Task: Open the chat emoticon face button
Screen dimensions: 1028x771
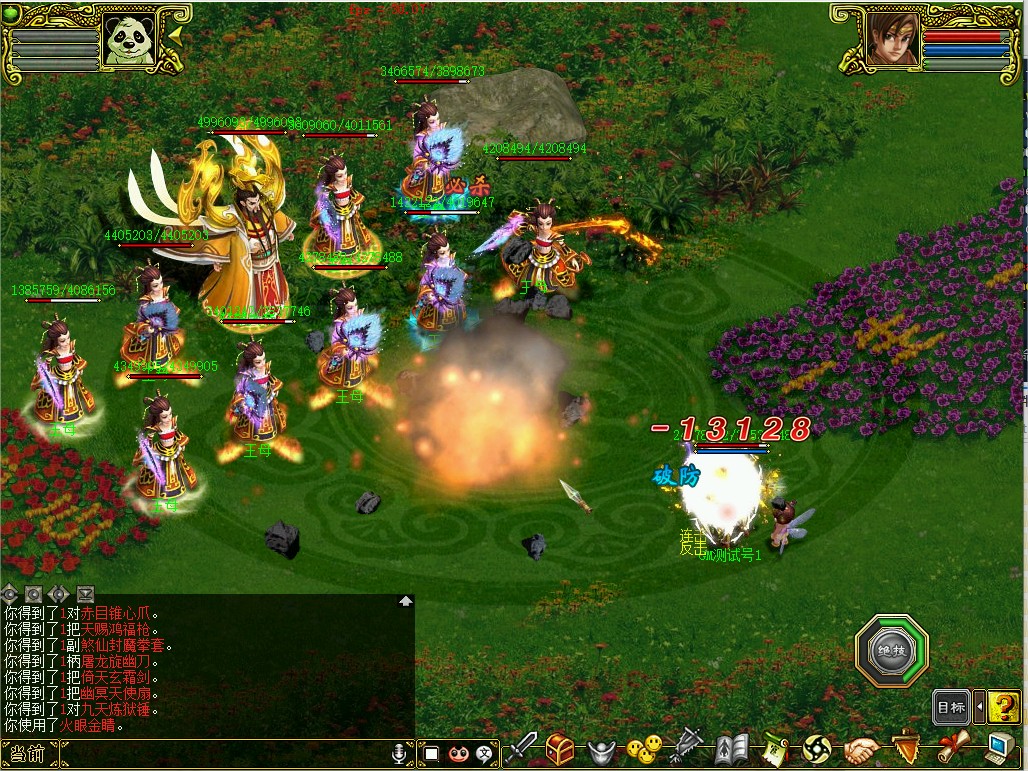Action: [x=459, y=753]
